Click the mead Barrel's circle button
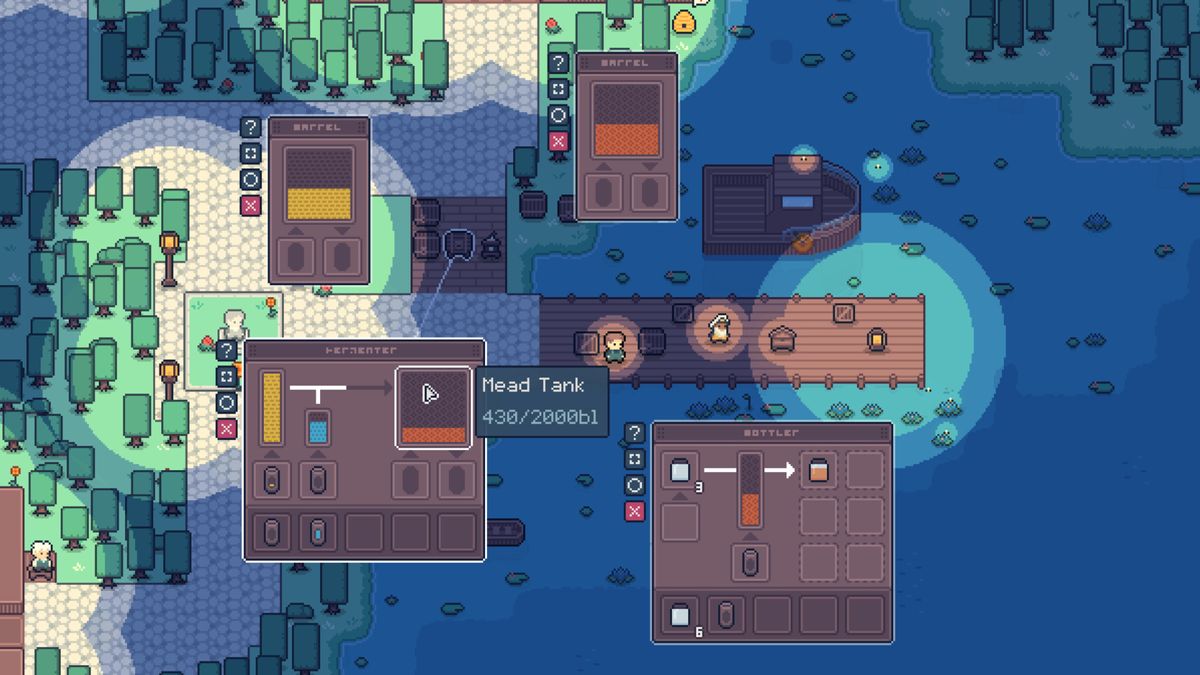 559,115
